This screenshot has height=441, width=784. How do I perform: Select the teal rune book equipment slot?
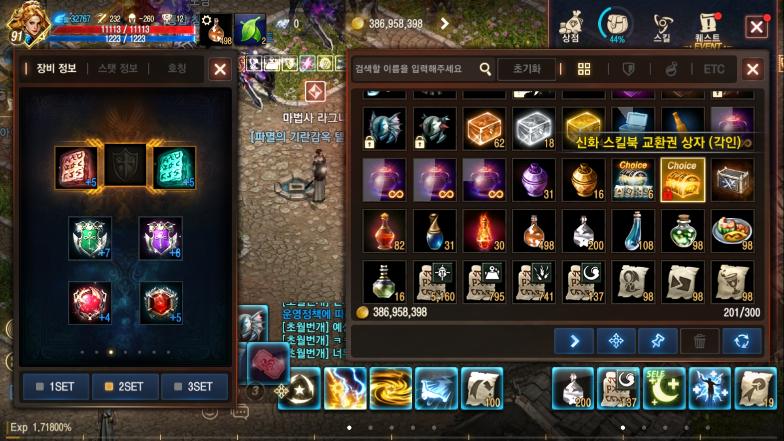[x=173, y=168]
